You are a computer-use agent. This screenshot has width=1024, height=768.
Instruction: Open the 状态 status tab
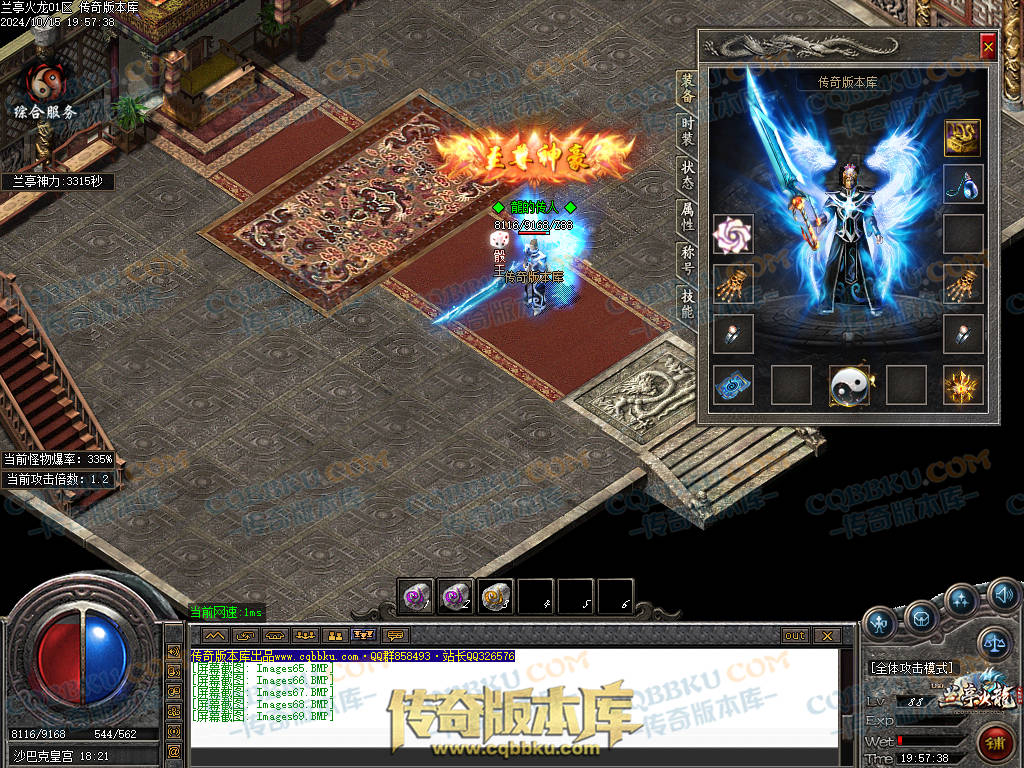pos(687,176)
